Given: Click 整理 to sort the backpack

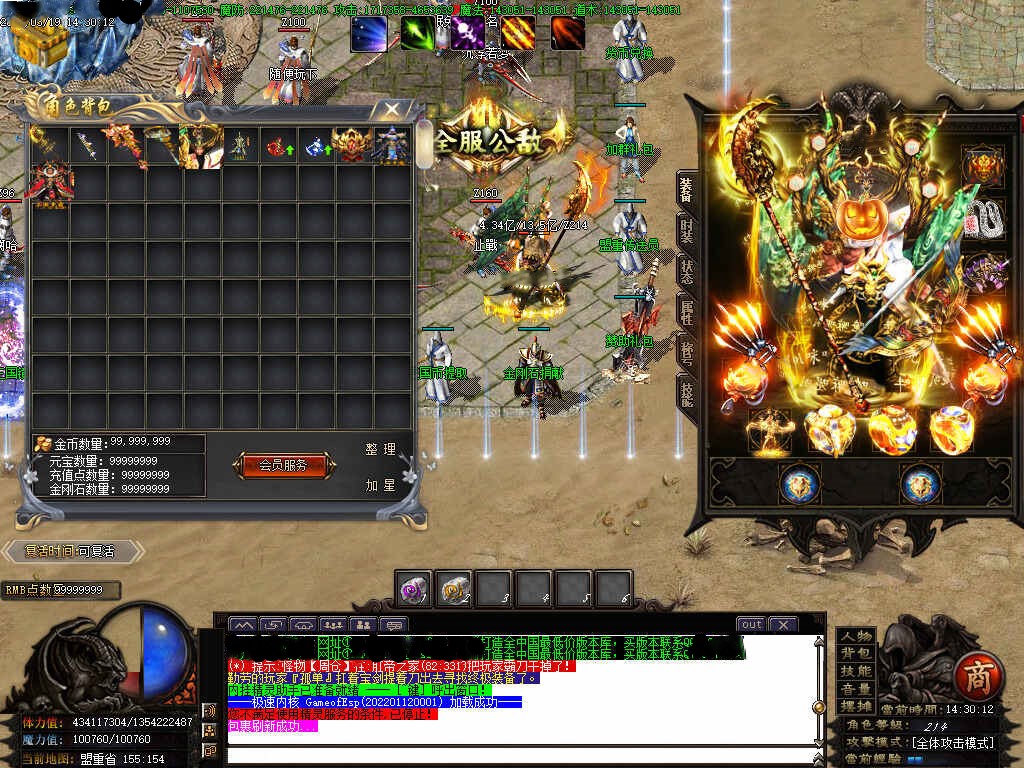Looking at the screenshot, I should coord(380,450).
